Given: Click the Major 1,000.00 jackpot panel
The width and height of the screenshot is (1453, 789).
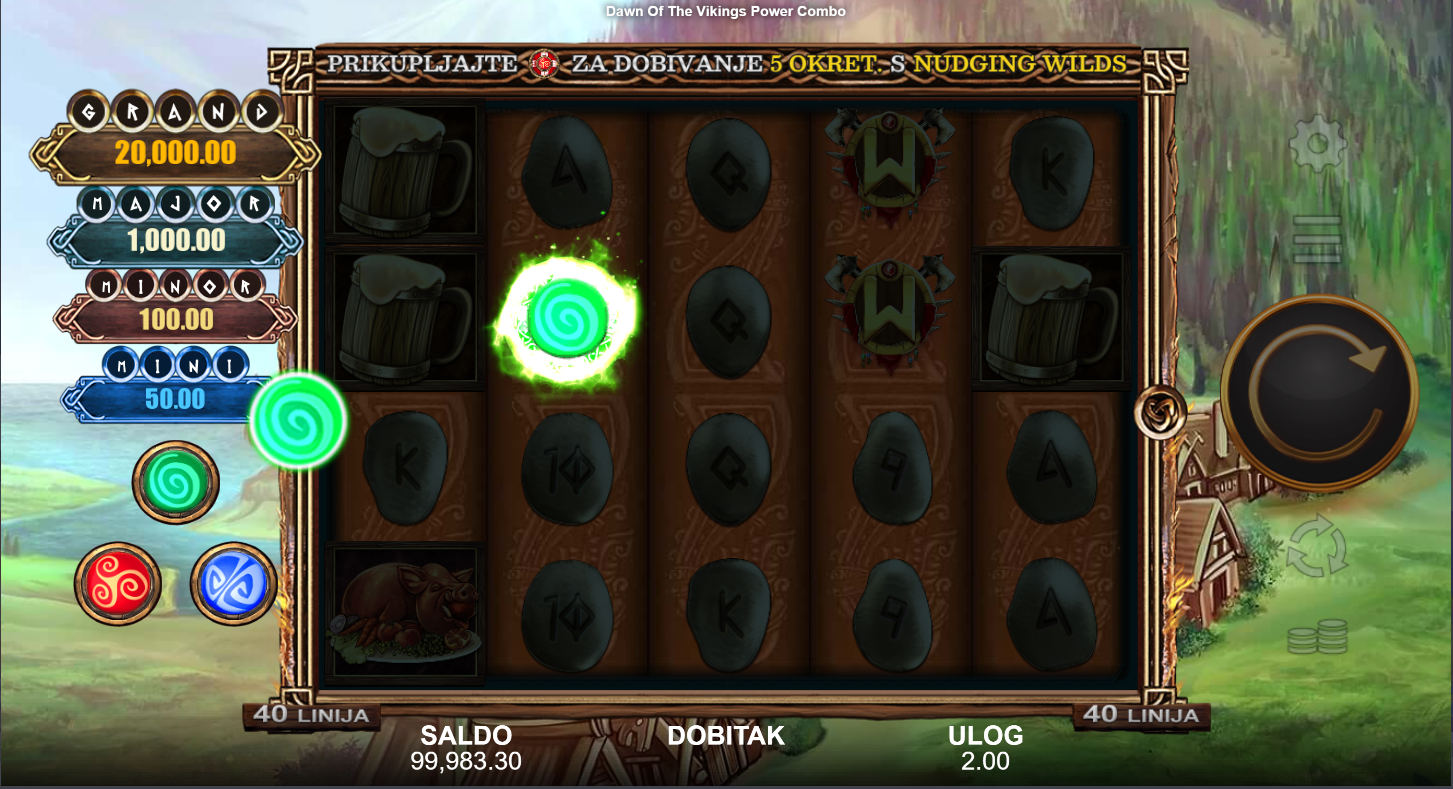Looking at the screenshot, I should [x=175, y=240].
